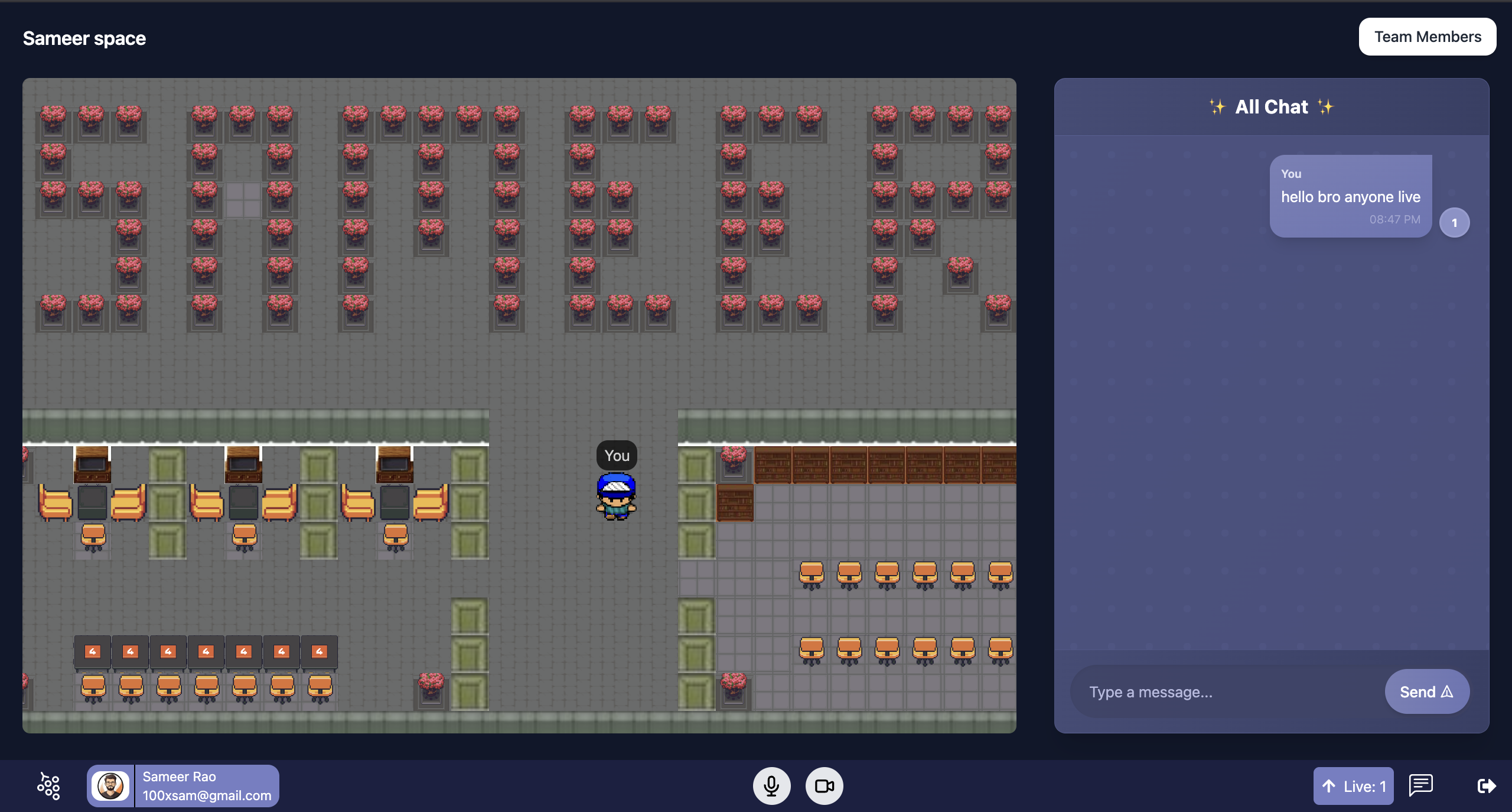Toggle the video camera button
Image resolution: width=1512 pixels, height=812 pixels.
pos(824,786)
